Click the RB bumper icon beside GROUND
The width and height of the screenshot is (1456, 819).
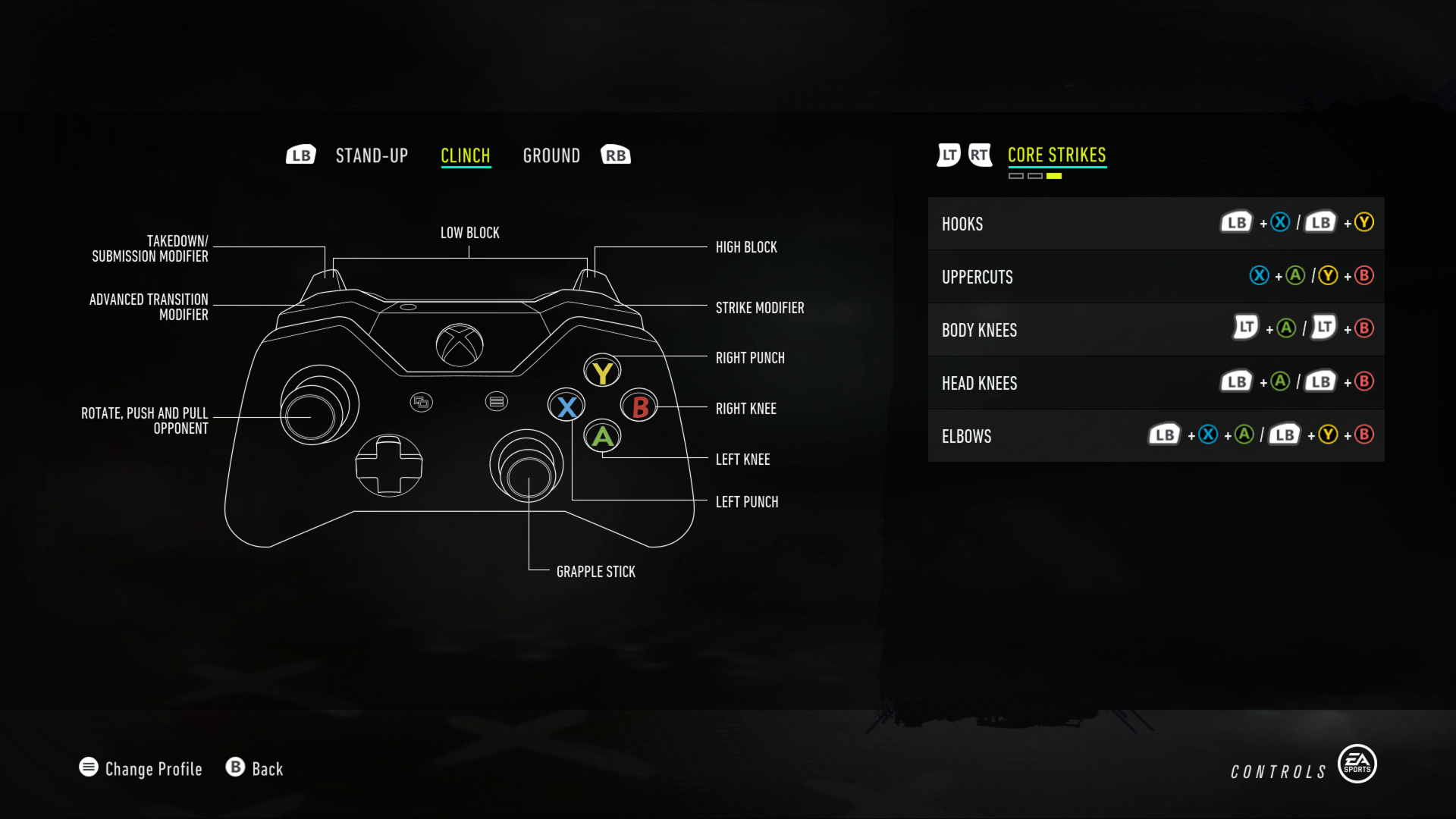(615, 154)
